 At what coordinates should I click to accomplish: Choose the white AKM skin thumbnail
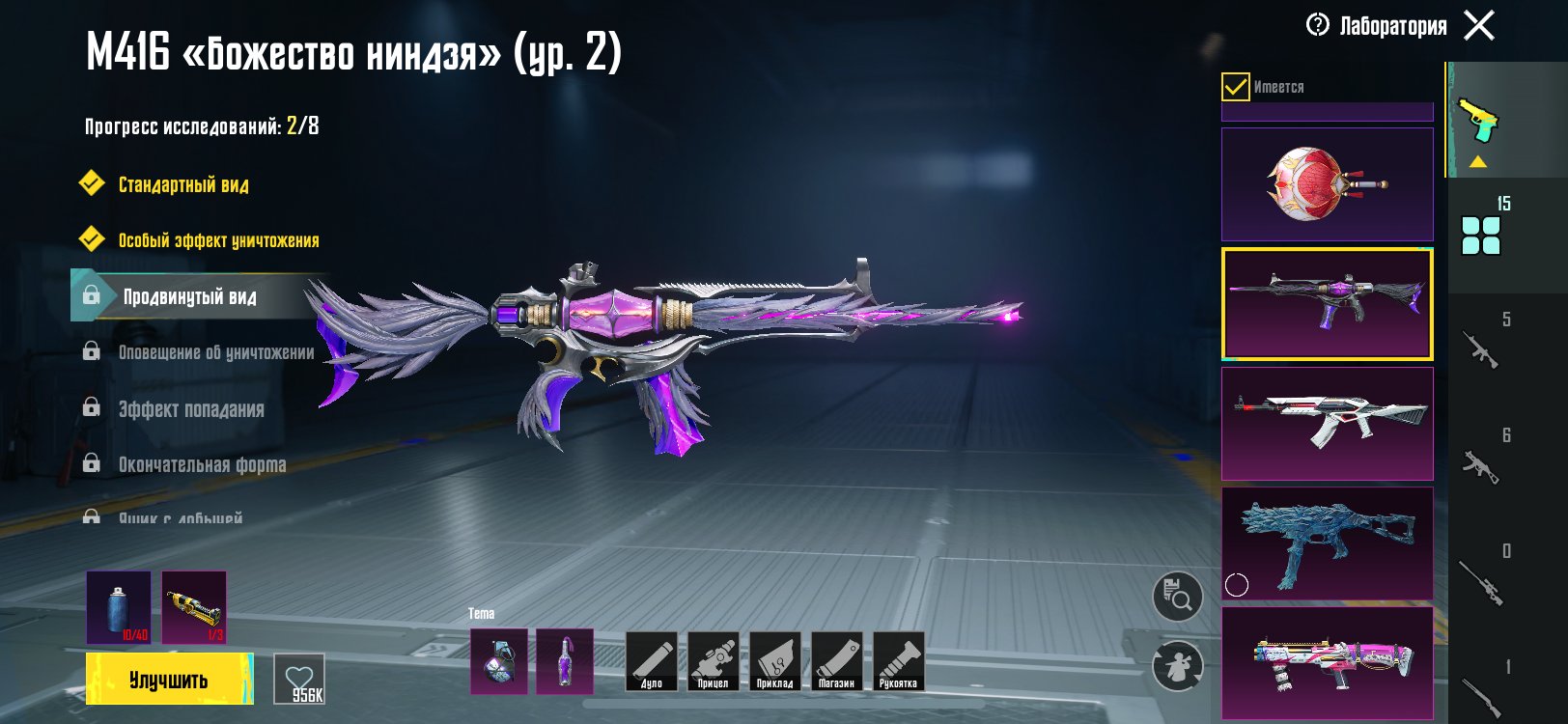pyautogui.click(x=1327, y=423)
